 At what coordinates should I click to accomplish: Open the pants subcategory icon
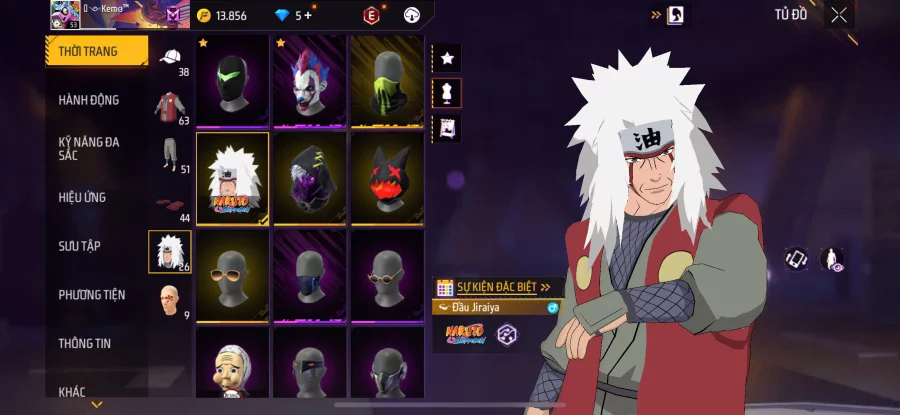(x=170, y=154)
